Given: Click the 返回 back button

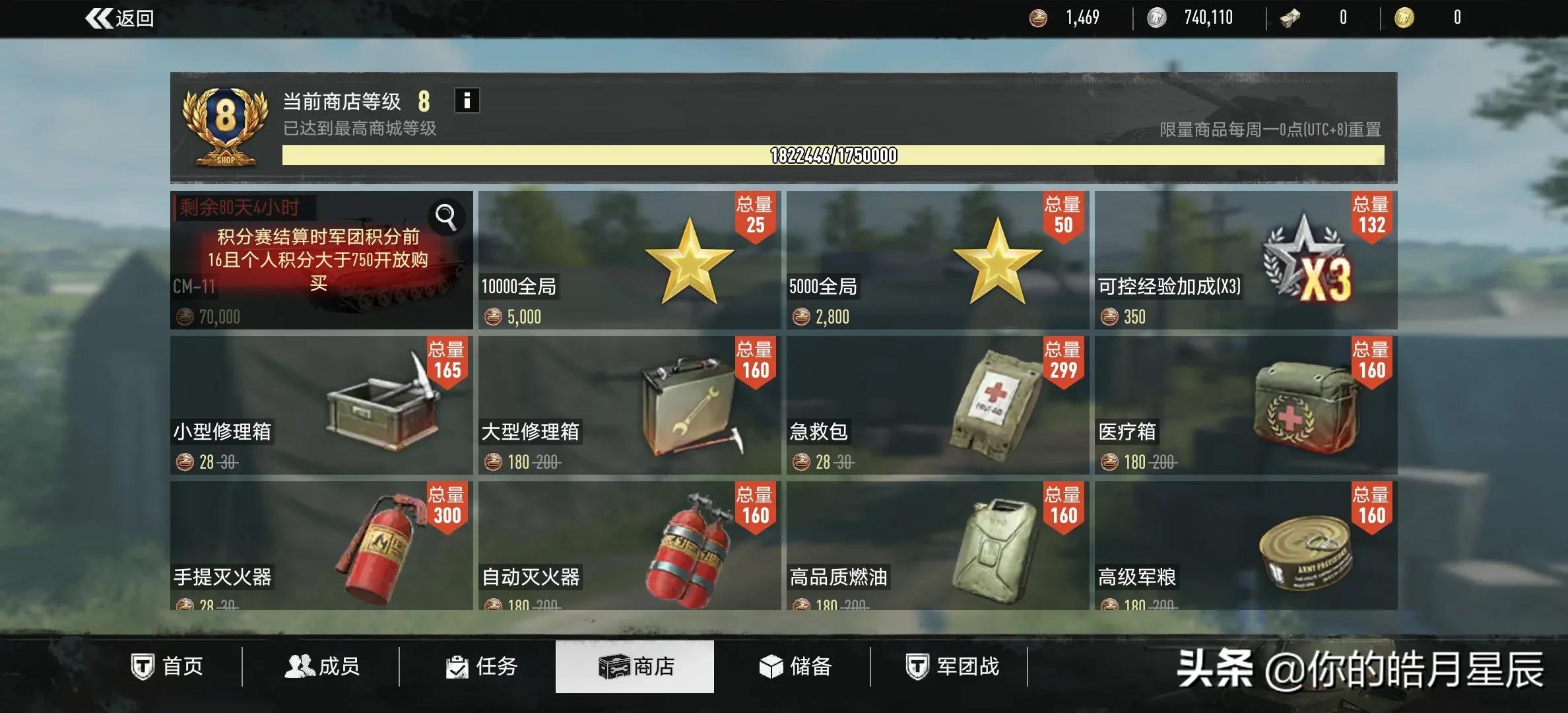Looking at the screenshot, I should tap(119, 18).
